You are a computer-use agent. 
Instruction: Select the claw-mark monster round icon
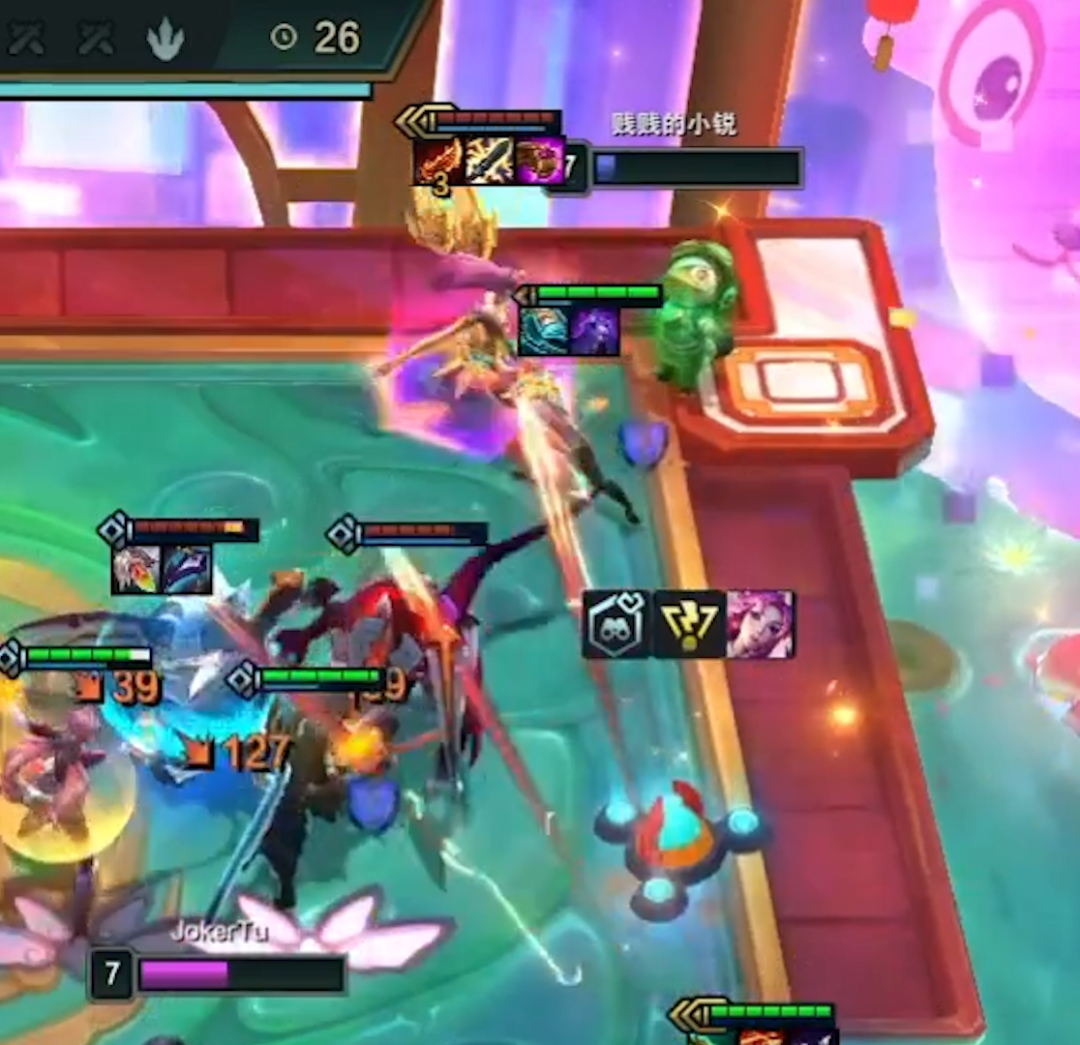[166, 39]
